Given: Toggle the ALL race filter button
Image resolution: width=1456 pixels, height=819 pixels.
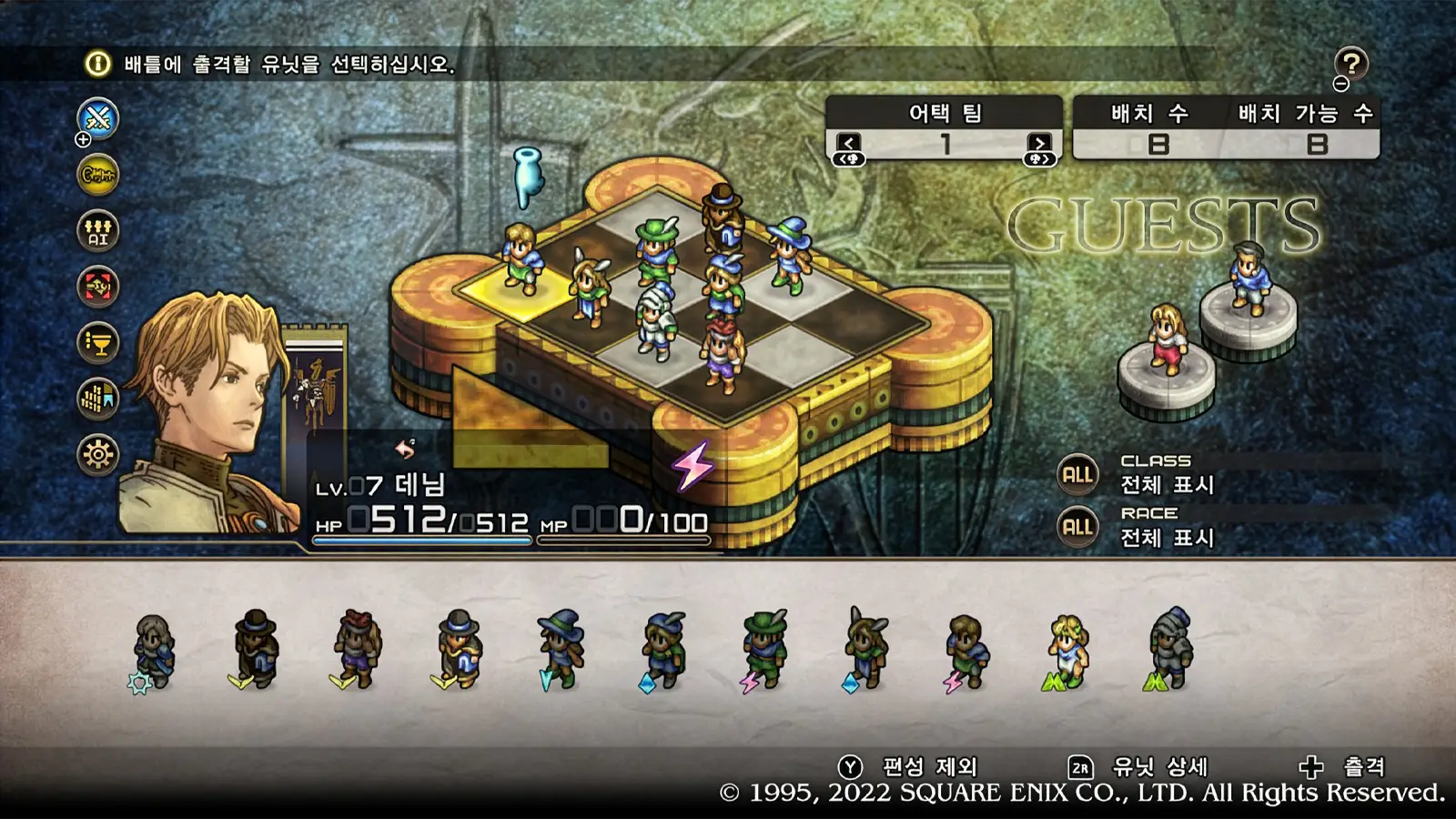Looking at the screenshot, I should point(1077,527).
